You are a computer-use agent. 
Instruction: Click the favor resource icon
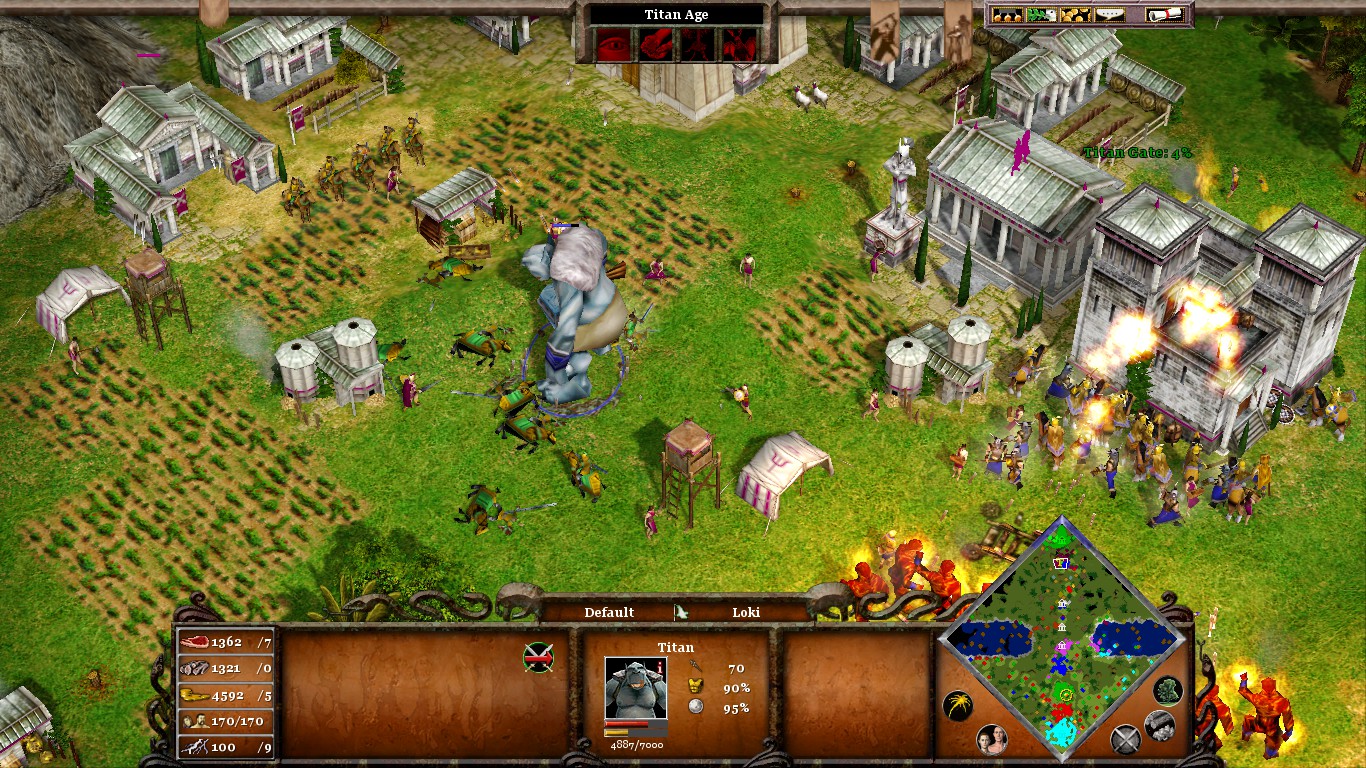coord(196,746)
